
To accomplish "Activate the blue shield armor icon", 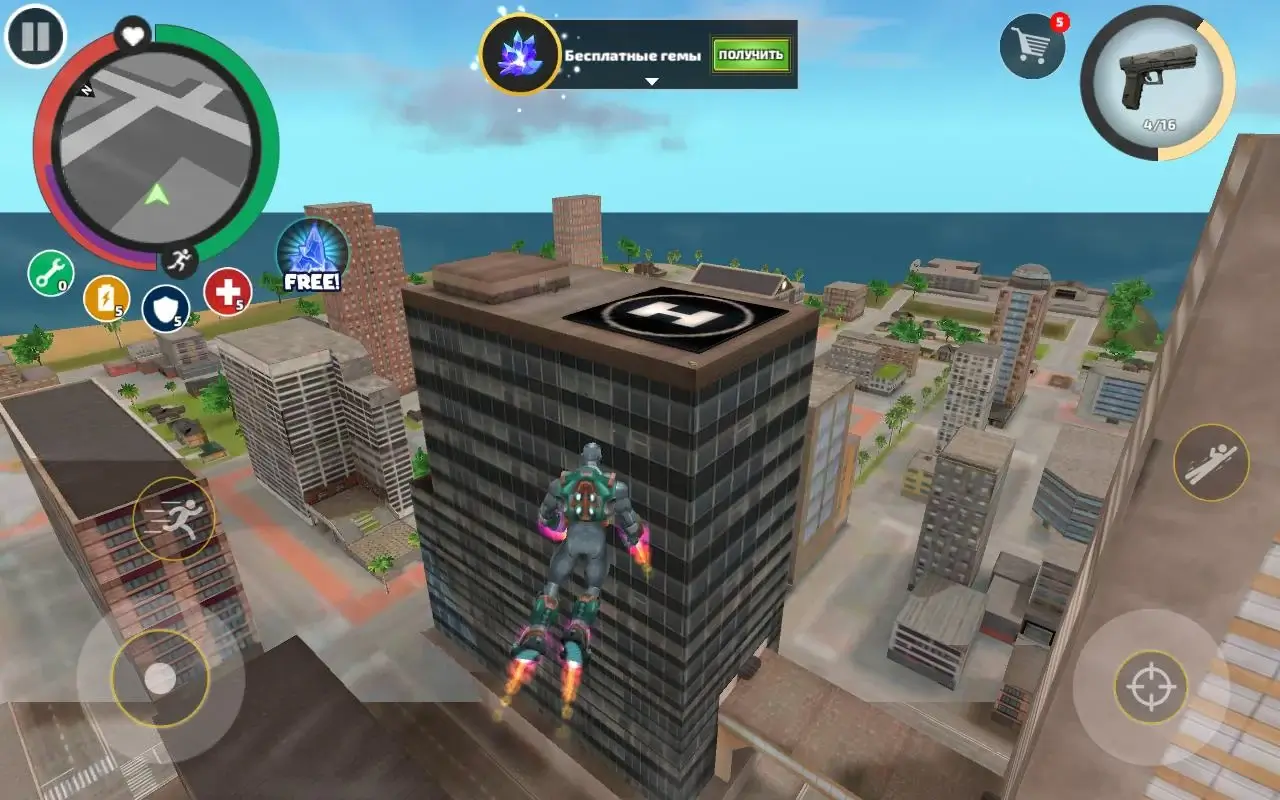I will (x=166, y=308).
